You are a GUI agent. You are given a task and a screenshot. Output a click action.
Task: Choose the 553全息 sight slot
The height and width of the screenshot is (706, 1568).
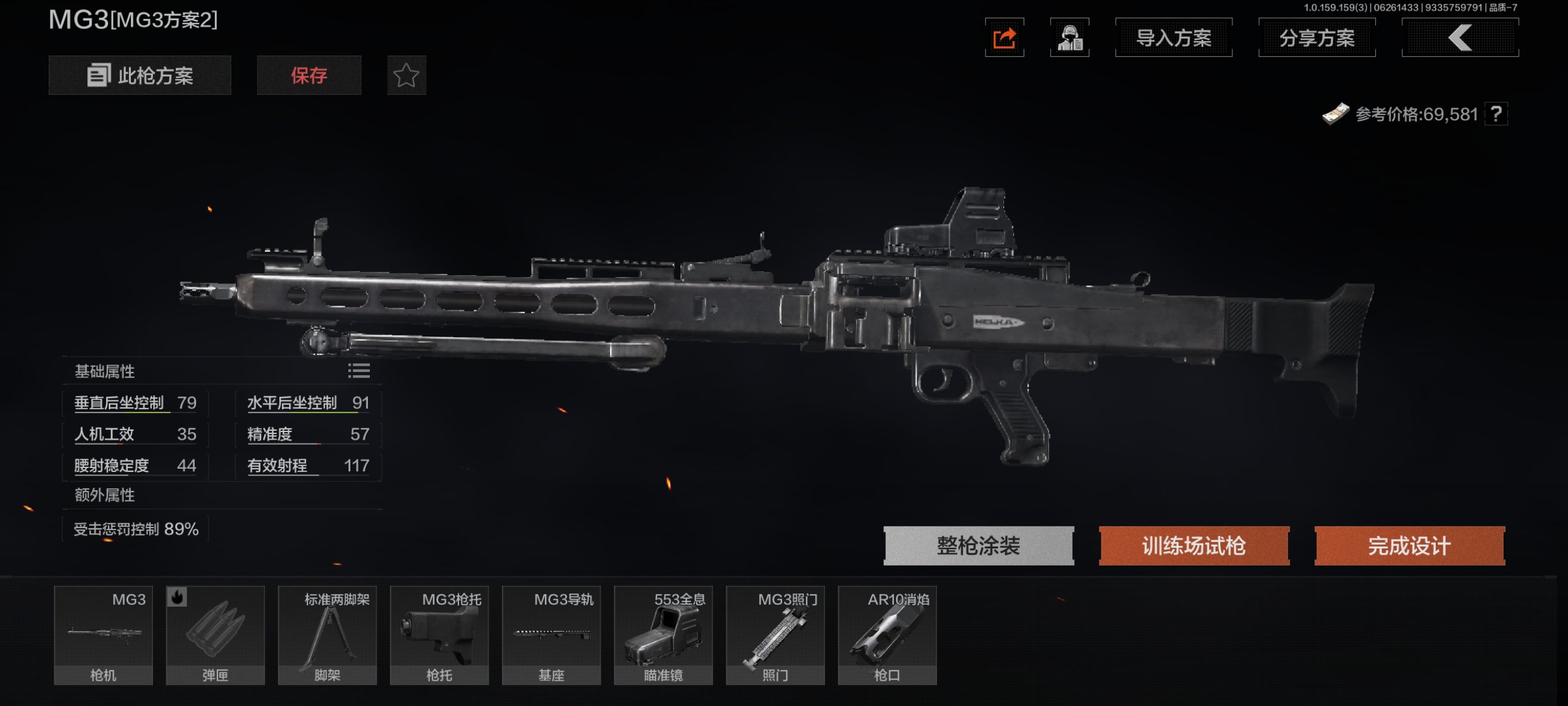(663, 635)
